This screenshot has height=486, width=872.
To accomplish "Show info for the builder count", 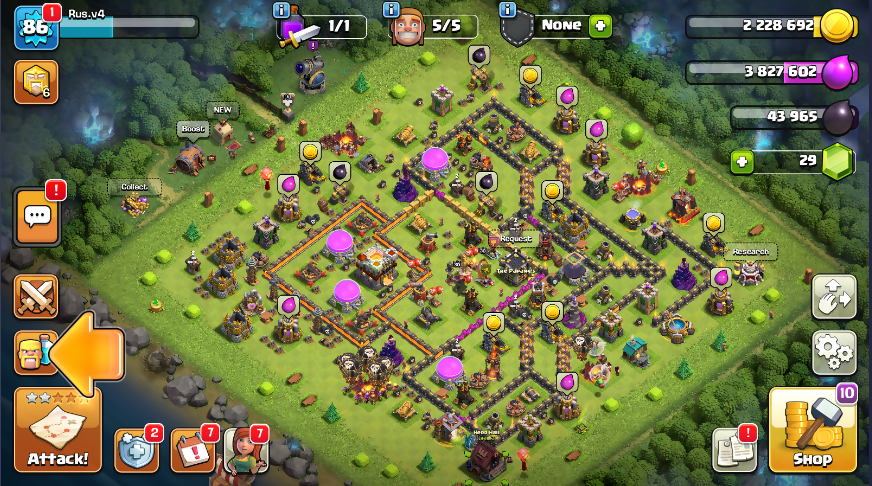I will (395, 9).
